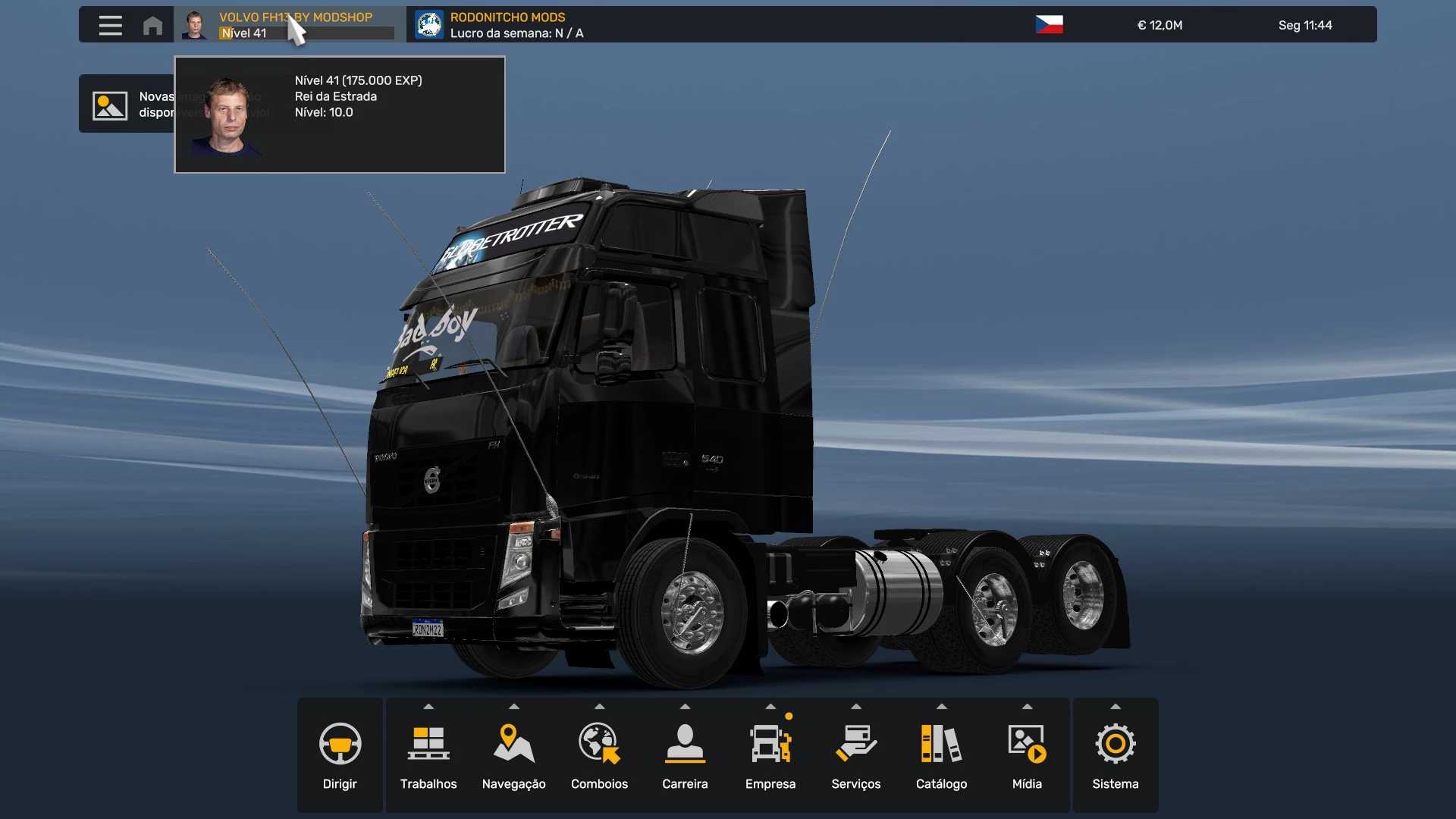Show the Navegação map menu

513,755
